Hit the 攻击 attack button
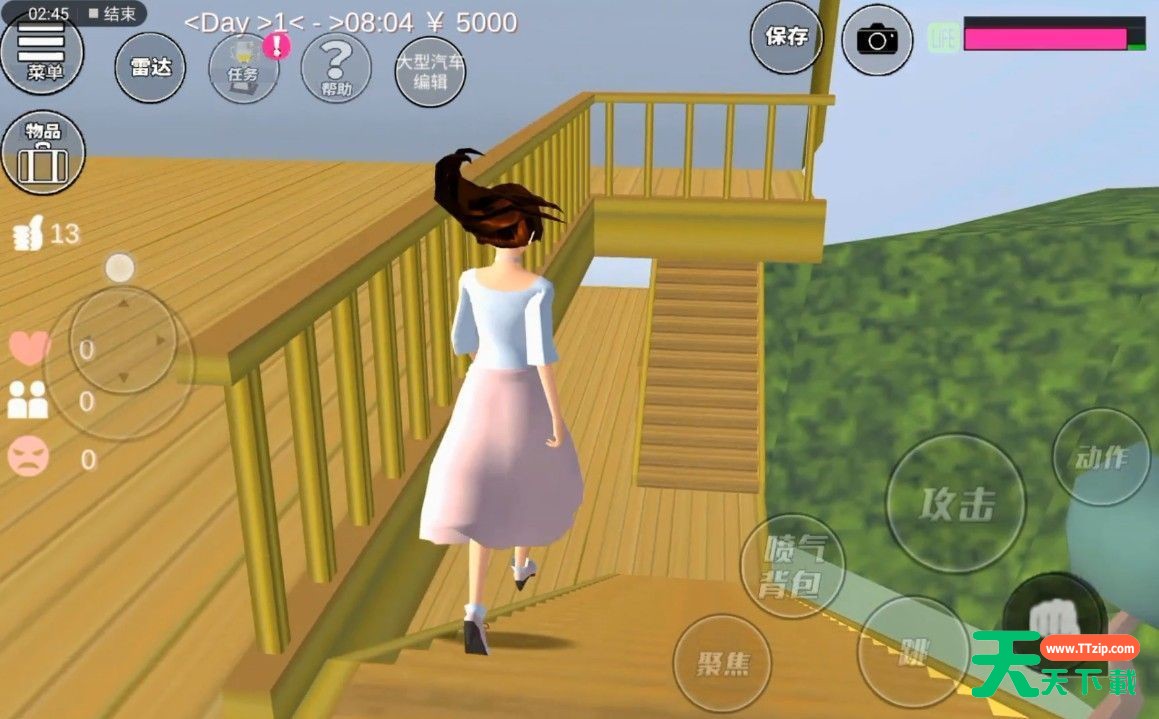1159x719 pixels. point(957,503)
